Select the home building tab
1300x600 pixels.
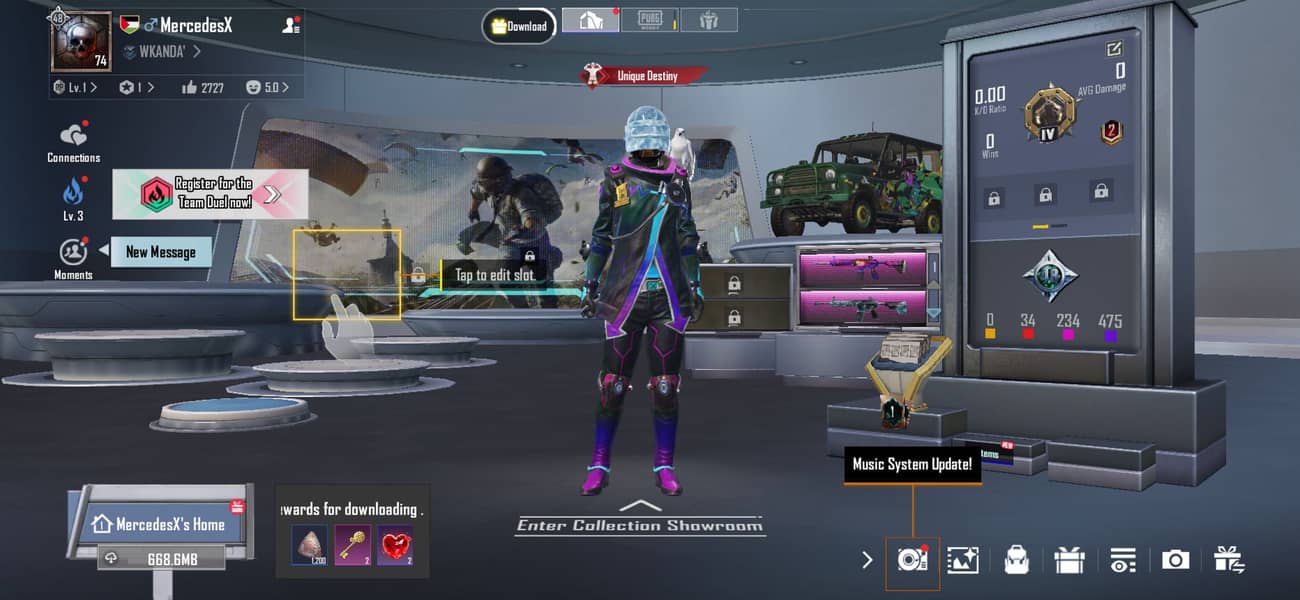point(590,20)
